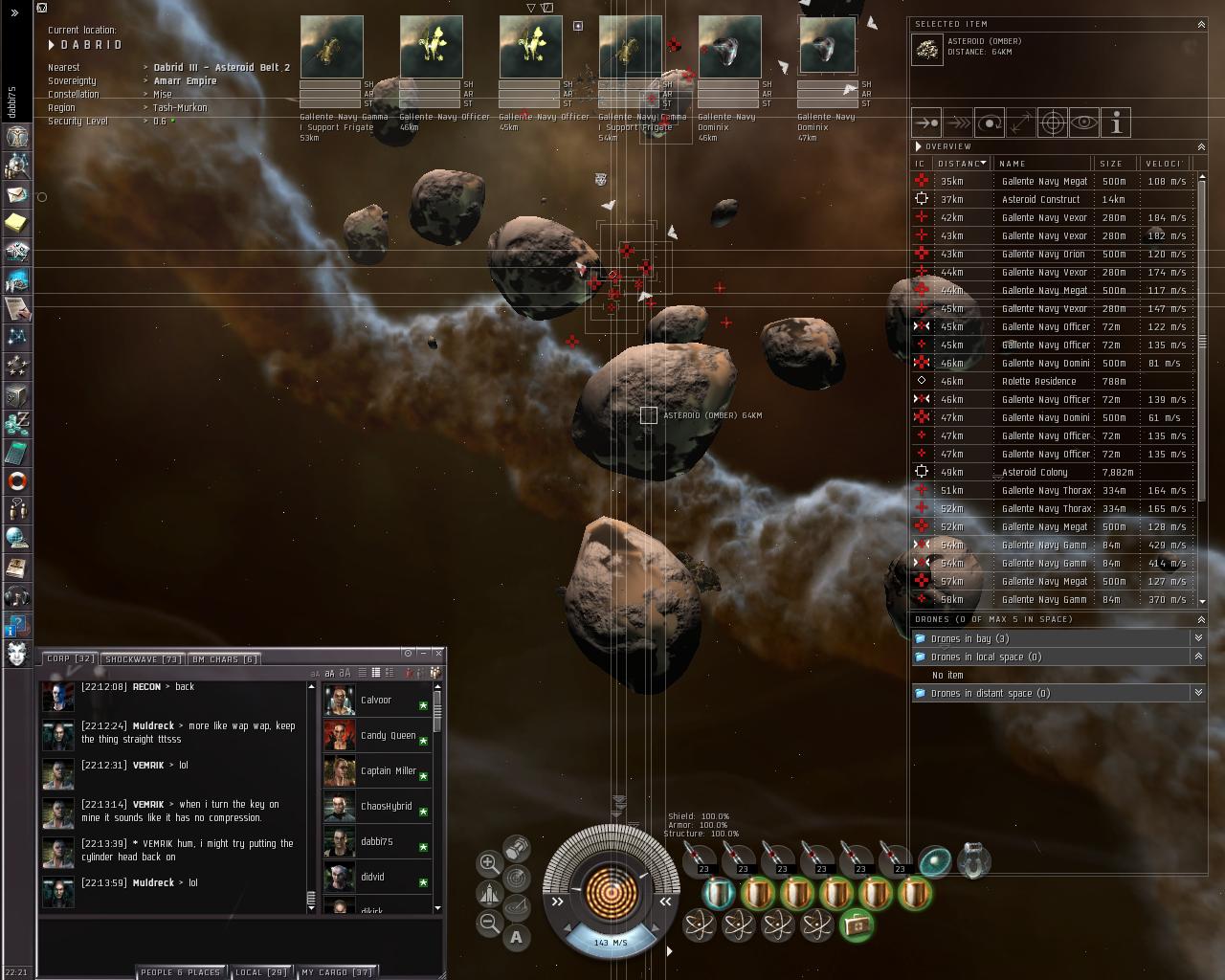Close the chat window
The width and height of the screenshot is (1225, 980).
[438, 653]
